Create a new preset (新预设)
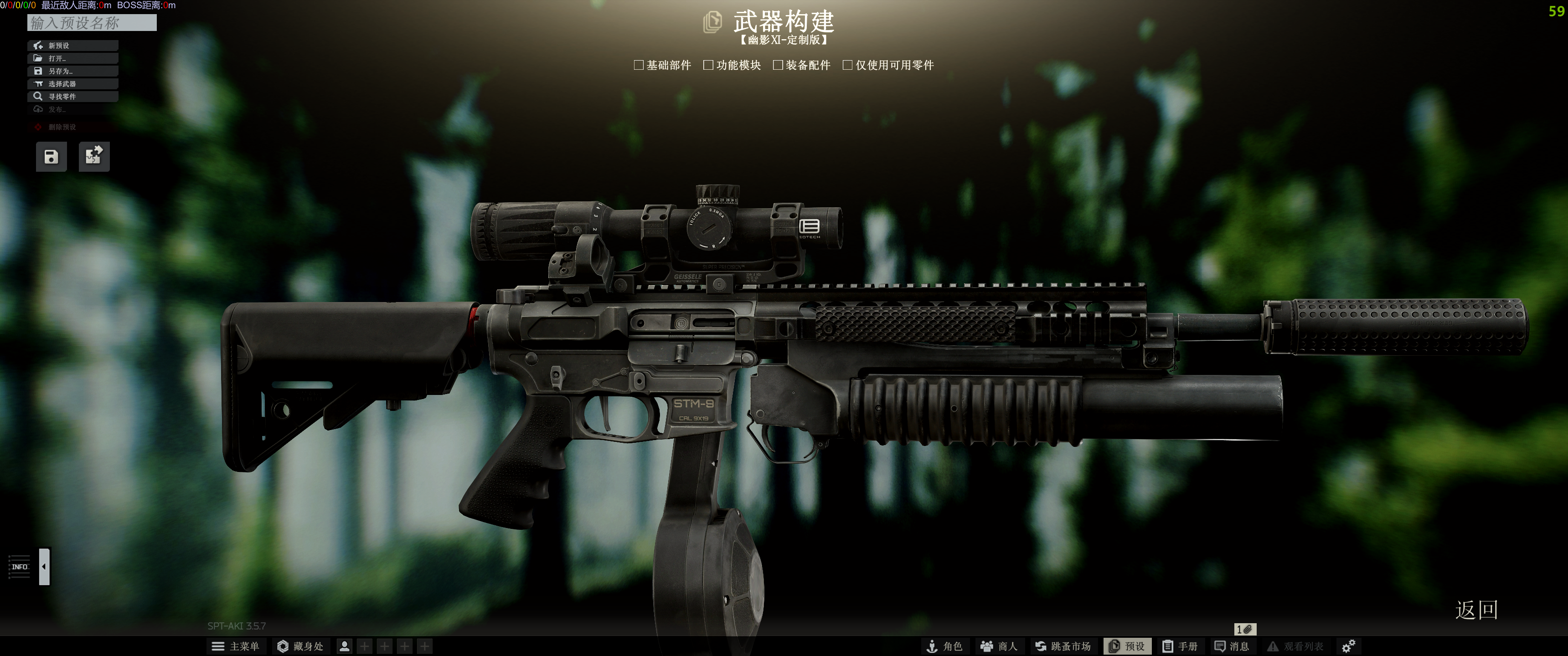This screenshot has height=656, width=1568. (72, 46)
